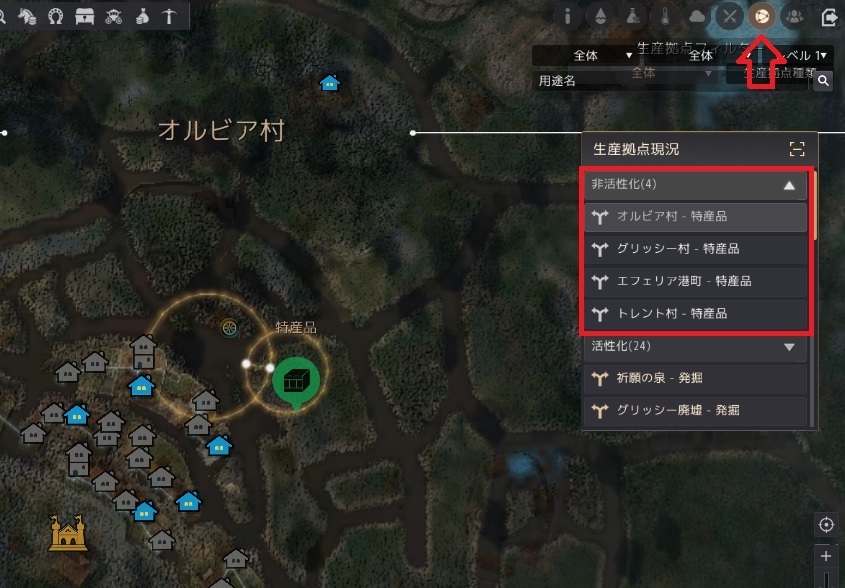Open the pickaxe worker icon
The image size is (845, 588).
point(169,15)
